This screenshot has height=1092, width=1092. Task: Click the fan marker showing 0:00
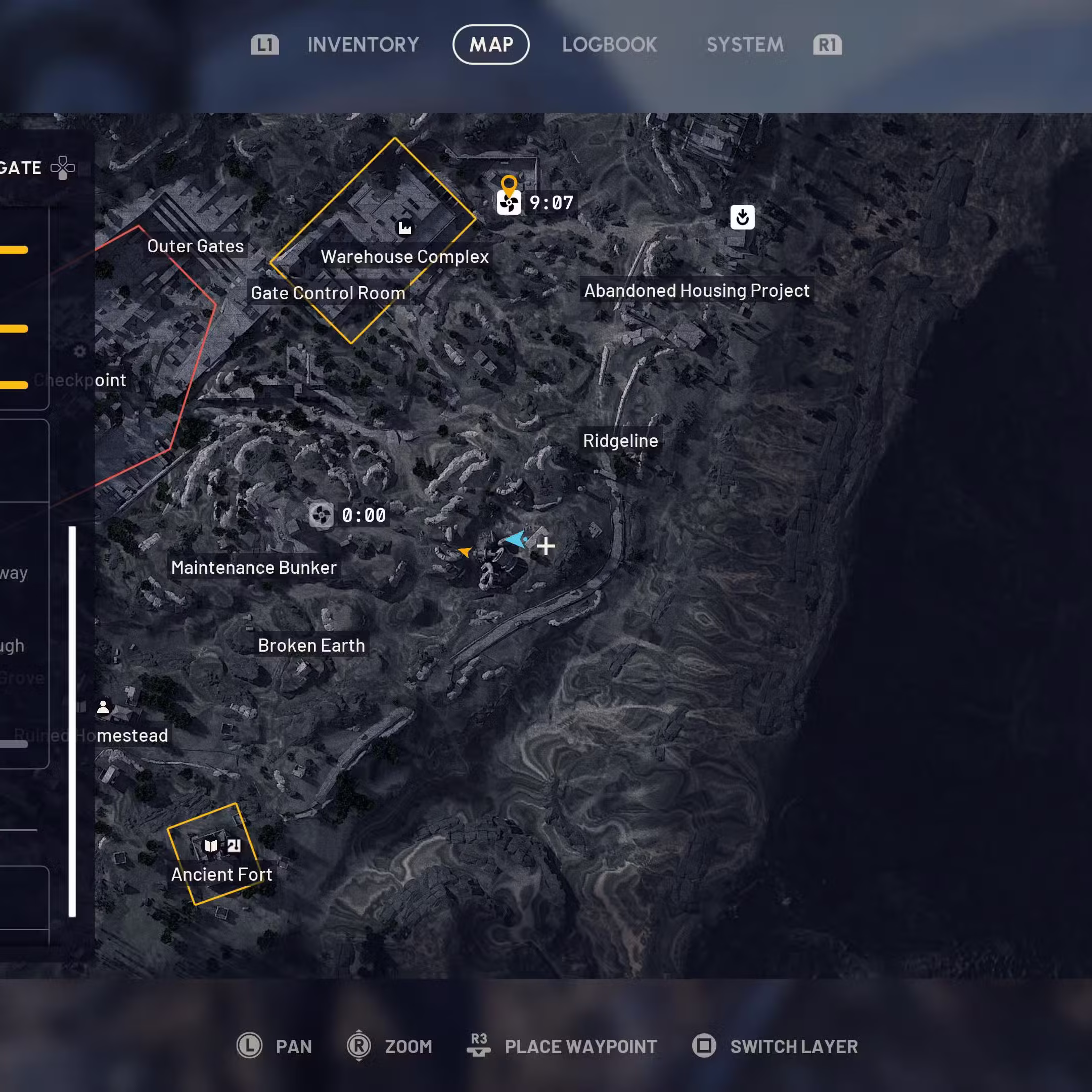point(321,515)
